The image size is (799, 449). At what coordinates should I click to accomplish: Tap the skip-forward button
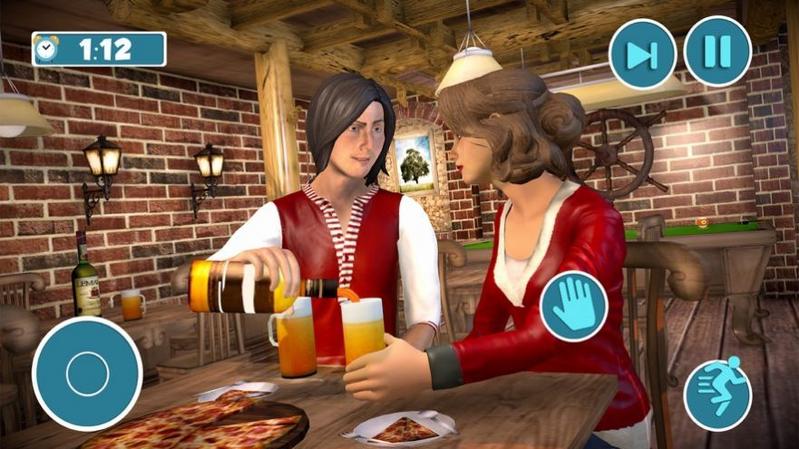(642, 53)
